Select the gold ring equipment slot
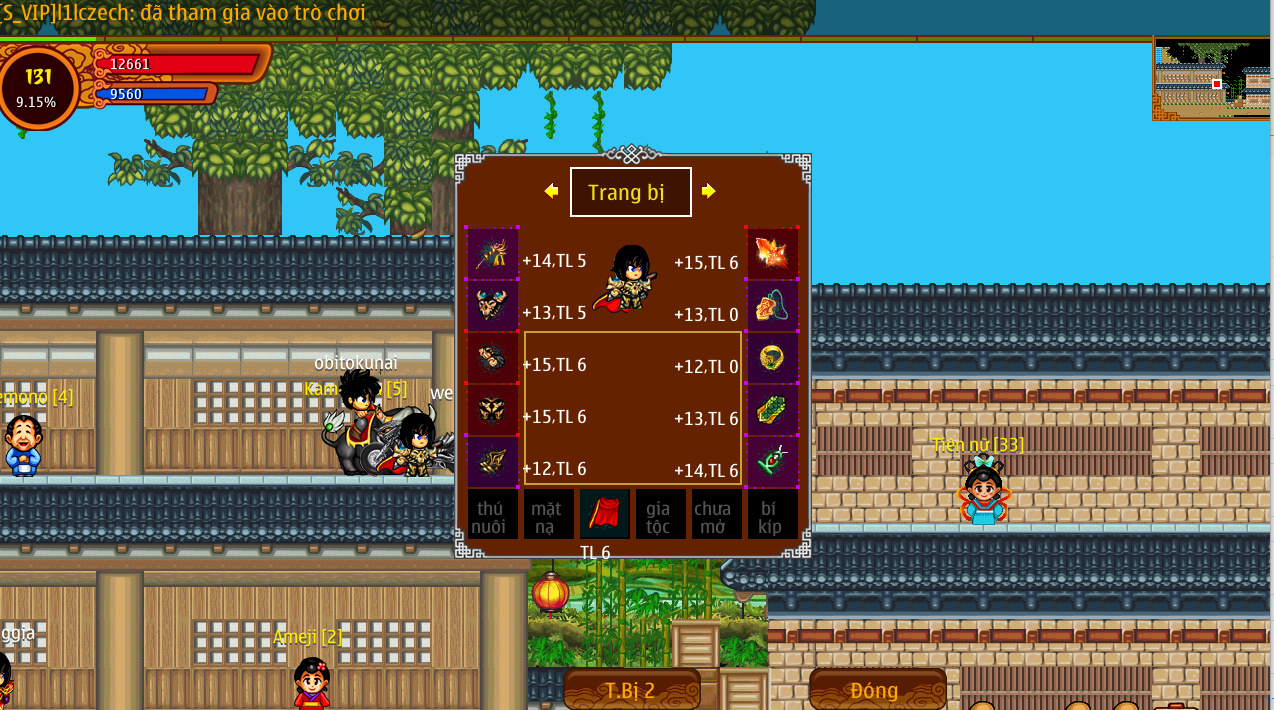Screen dimensions: 1274x710 click(x=772, y=358)
